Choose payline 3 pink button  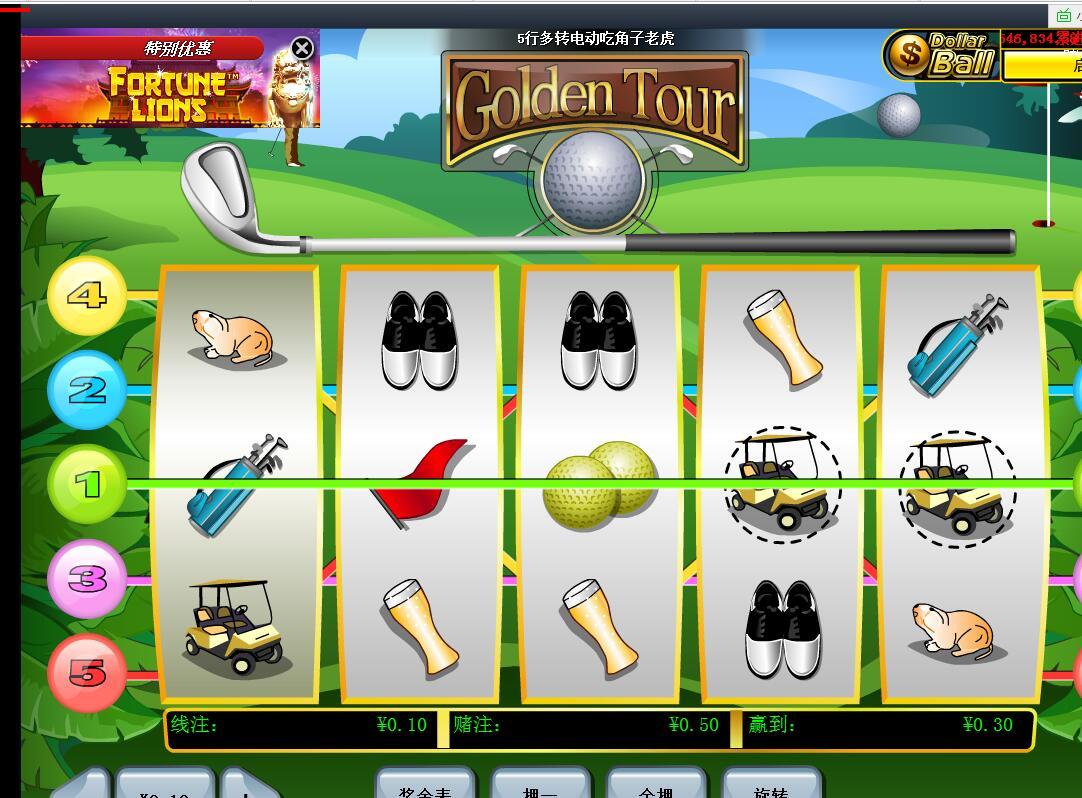(x=87, y=579)
